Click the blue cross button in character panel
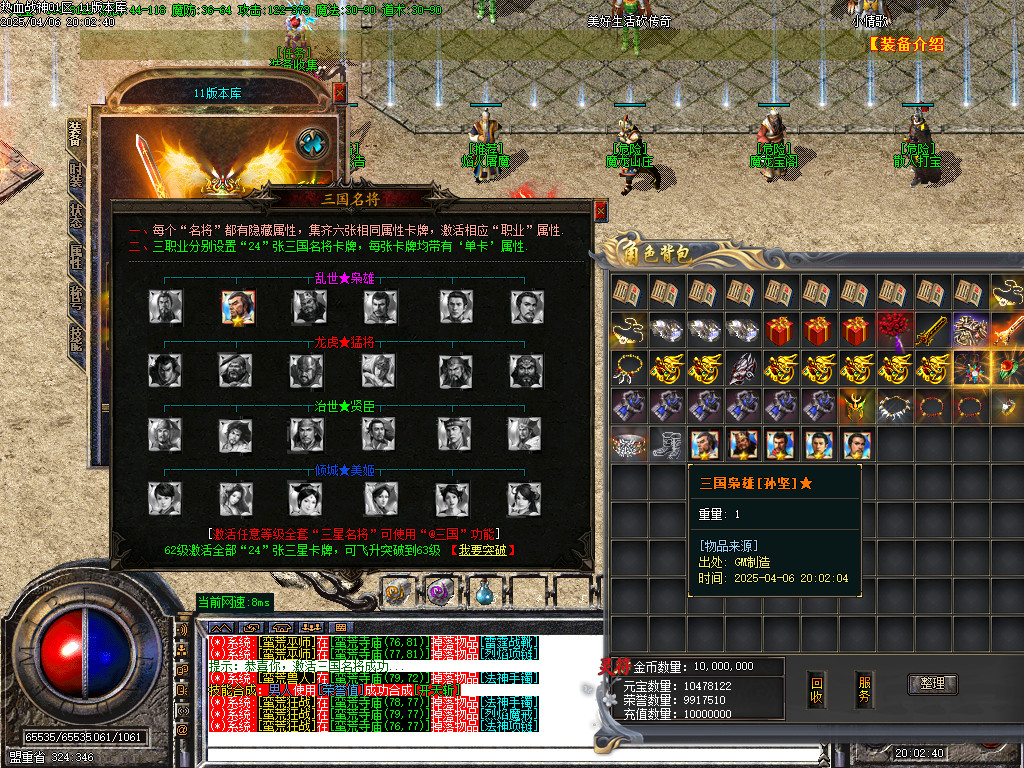This screenshot has height=768, width=1024. pos(314,143)
